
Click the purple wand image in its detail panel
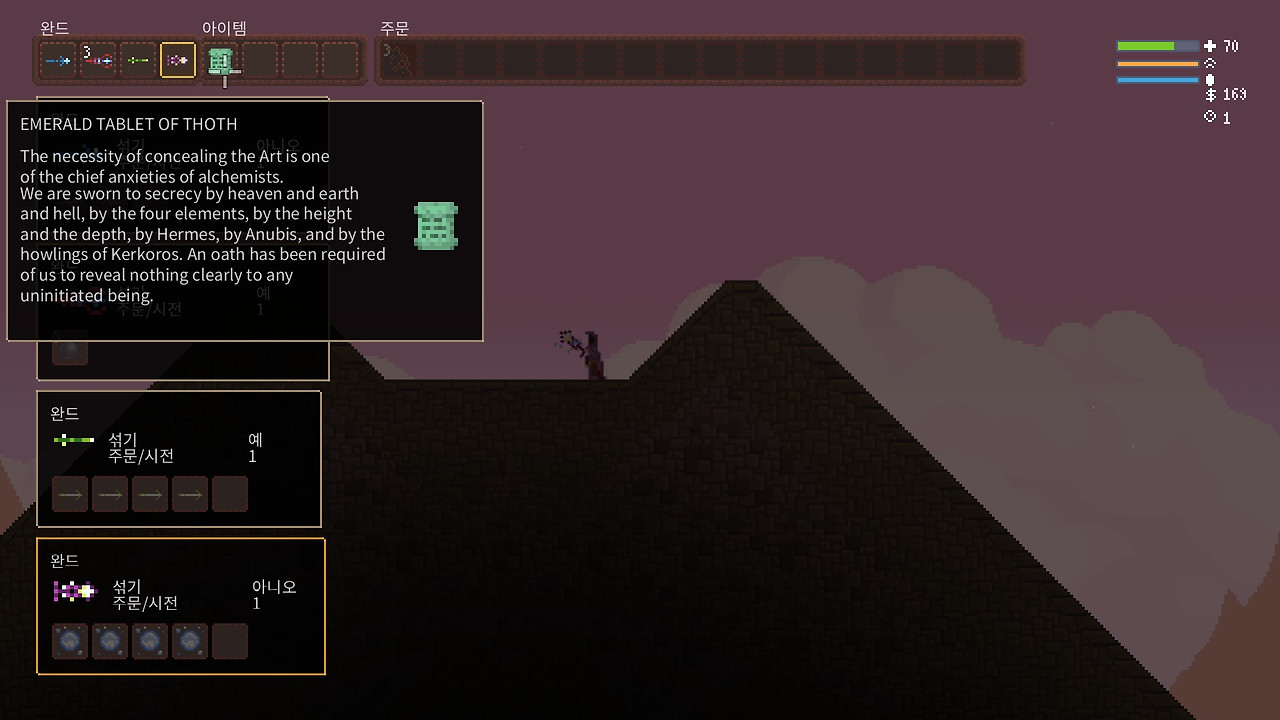coord(75,591)
